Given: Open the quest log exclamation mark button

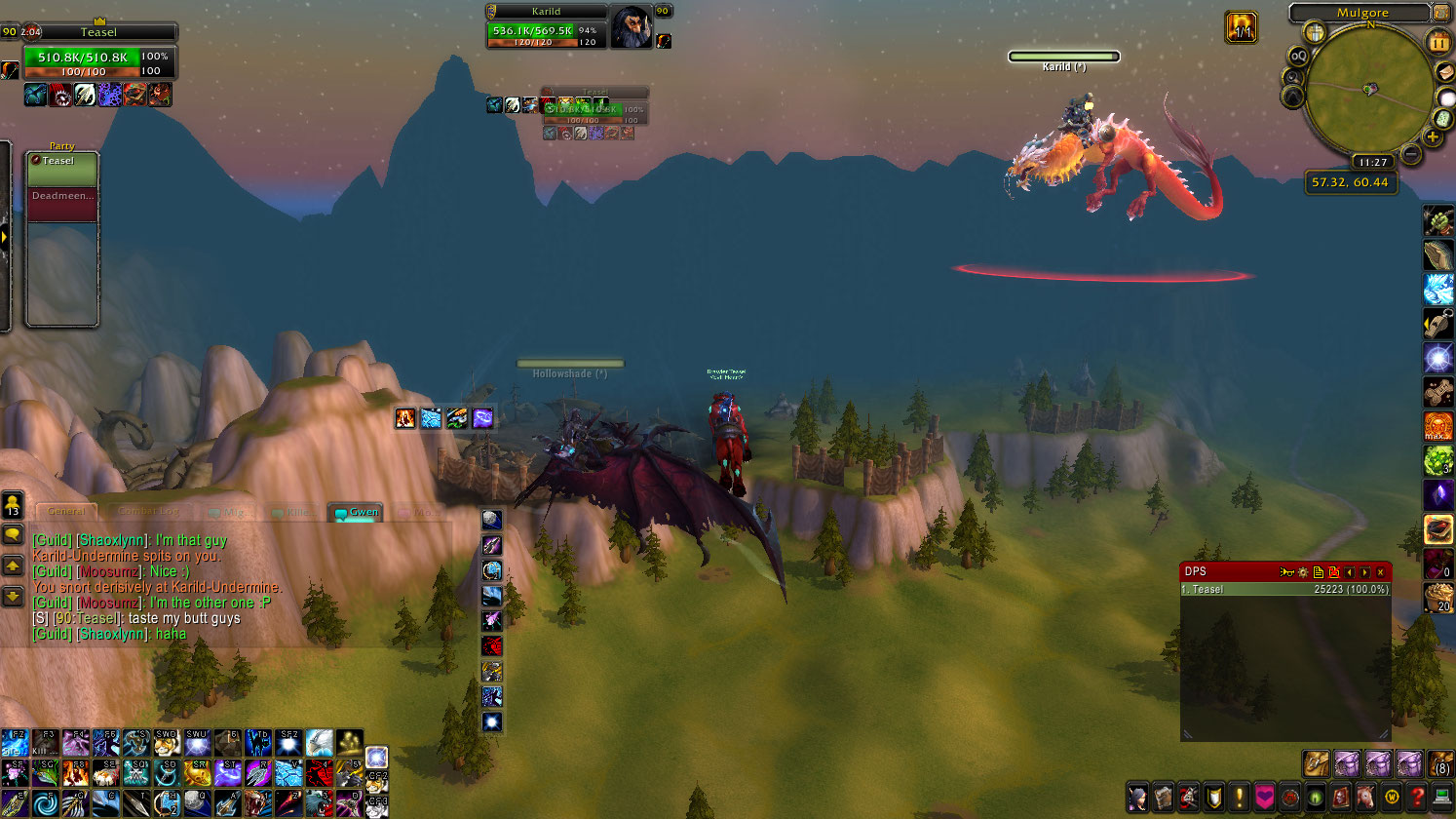Looking at the screenshot, I should 1239,797.
